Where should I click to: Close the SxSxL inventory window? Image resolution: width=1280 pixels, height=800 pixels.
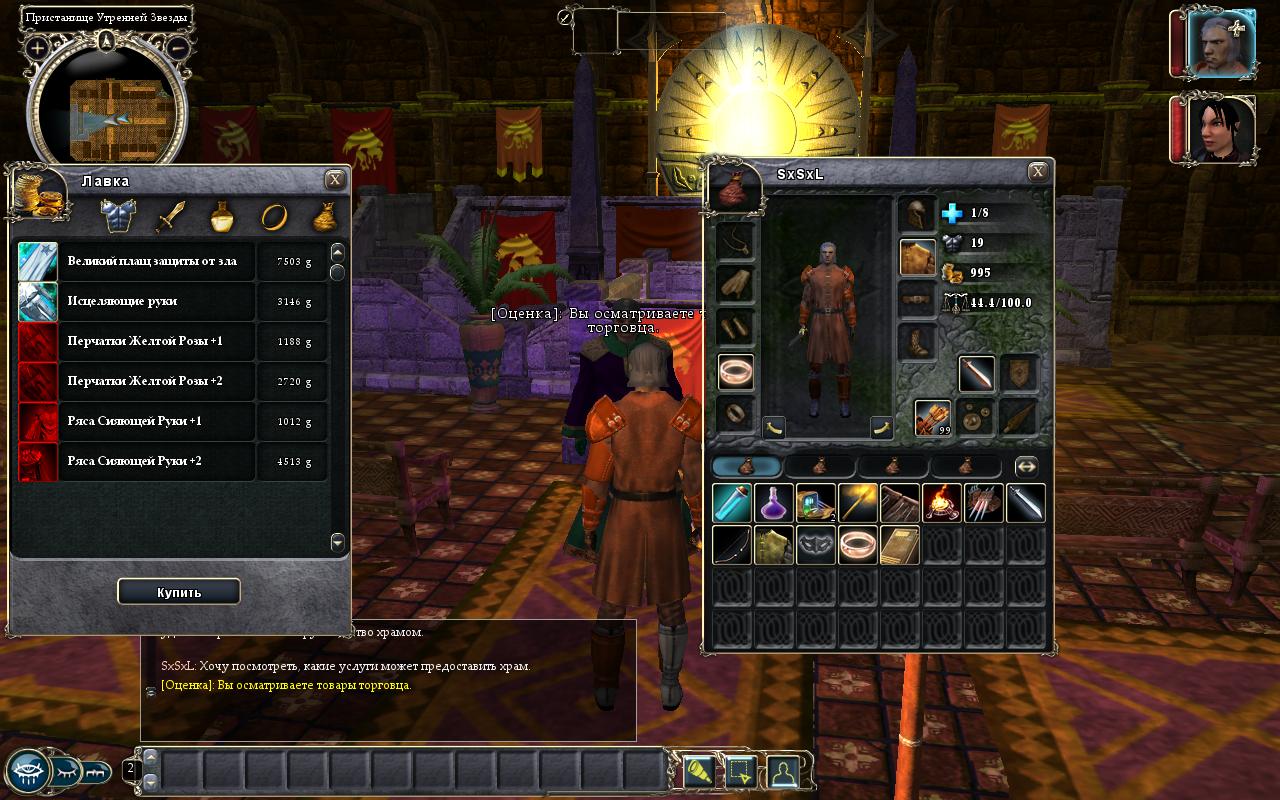click(1039, 172)
